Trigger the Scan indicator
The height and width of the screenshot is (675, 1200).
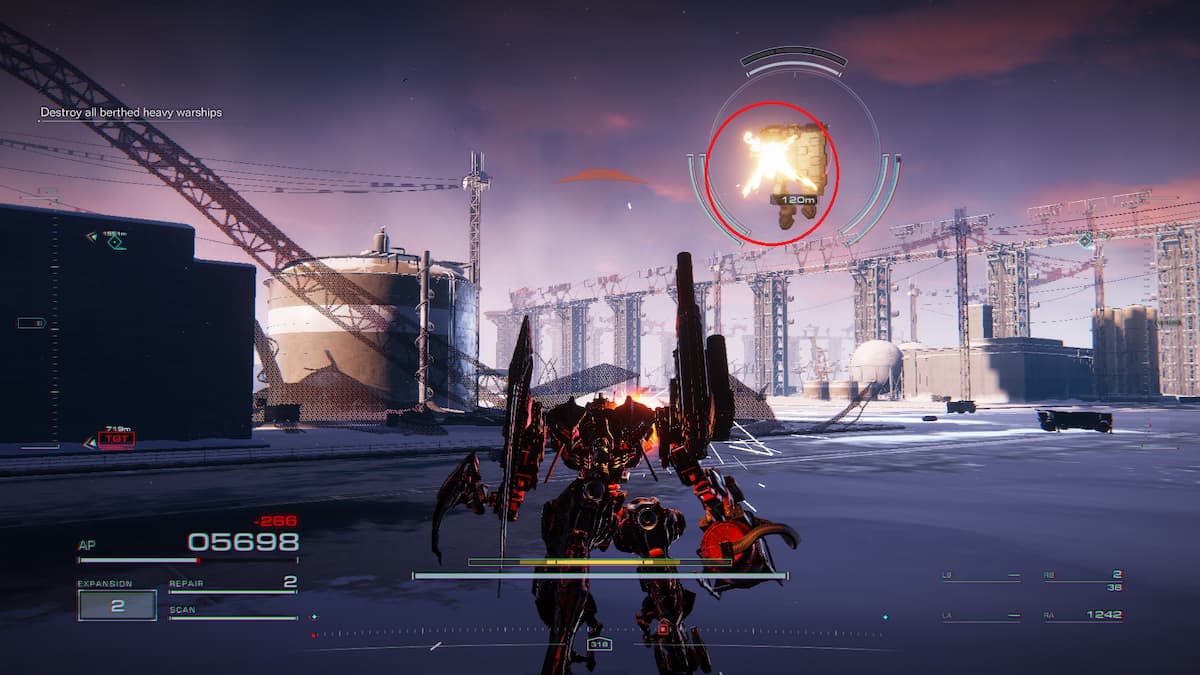233,611
